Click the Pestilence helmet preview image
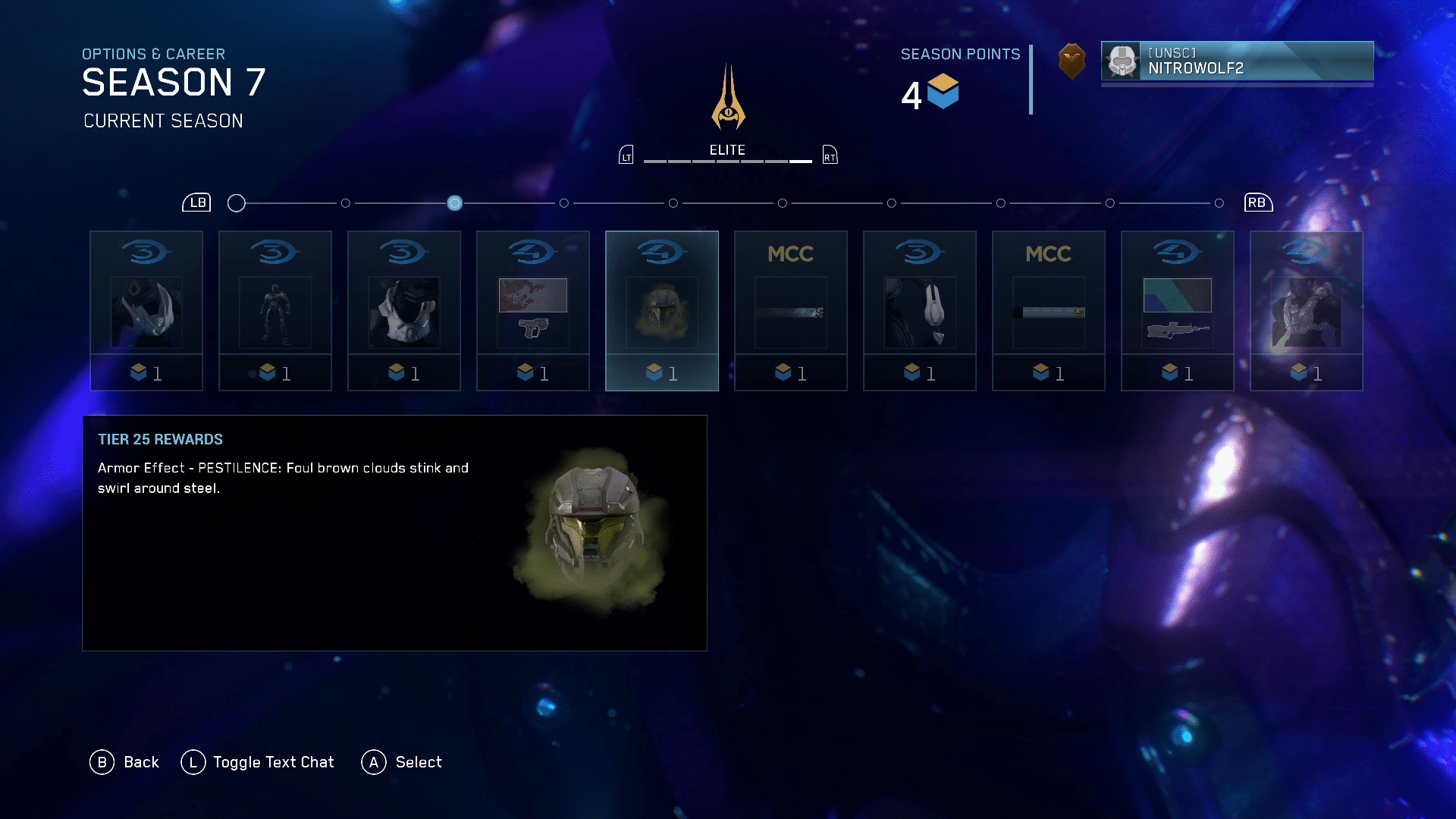 pyautogui.click(x=593, y=529)
